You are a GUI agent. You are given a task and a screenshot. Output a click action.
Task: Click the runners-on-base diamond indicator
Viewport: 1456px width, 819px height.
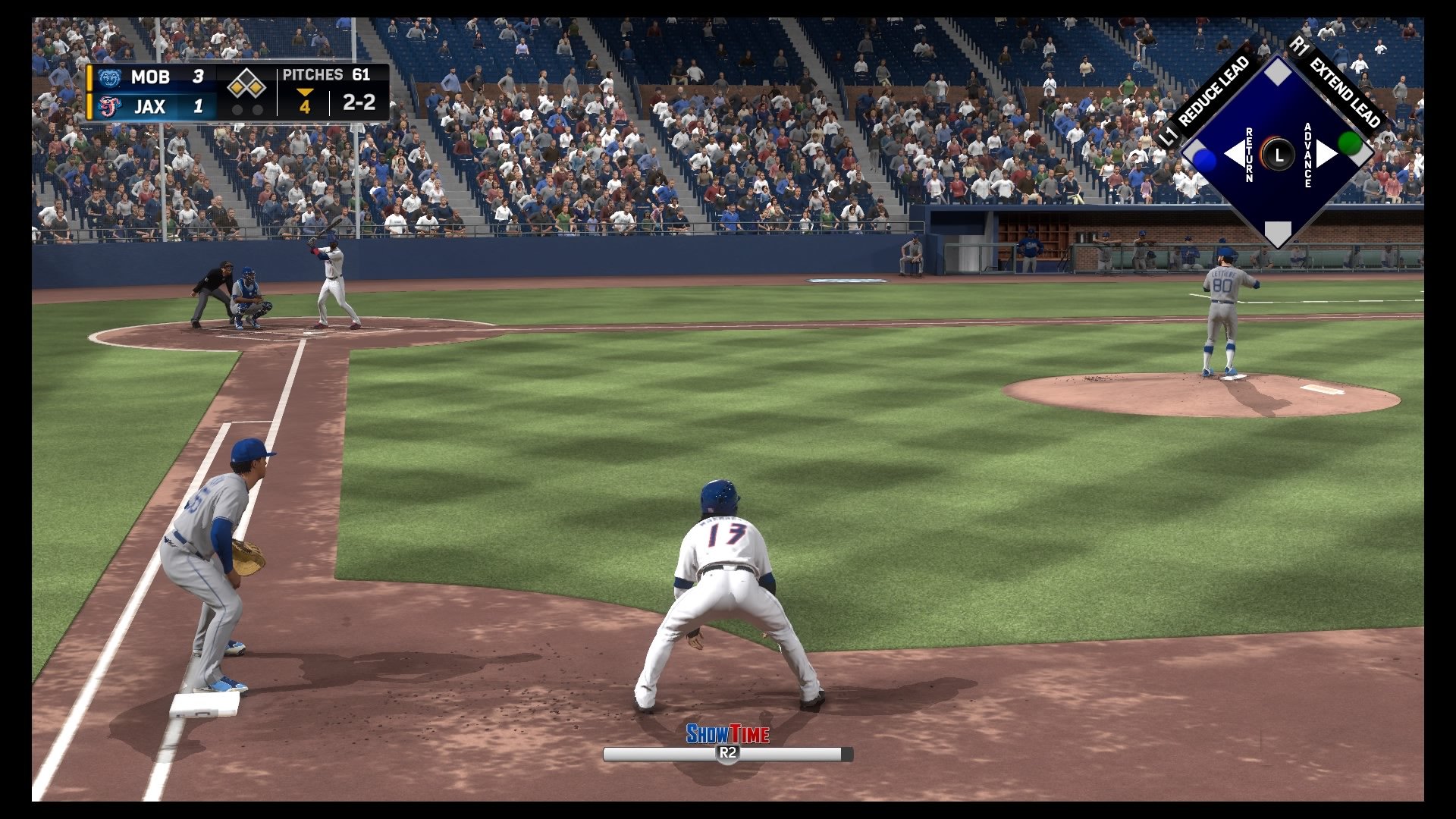246,83
